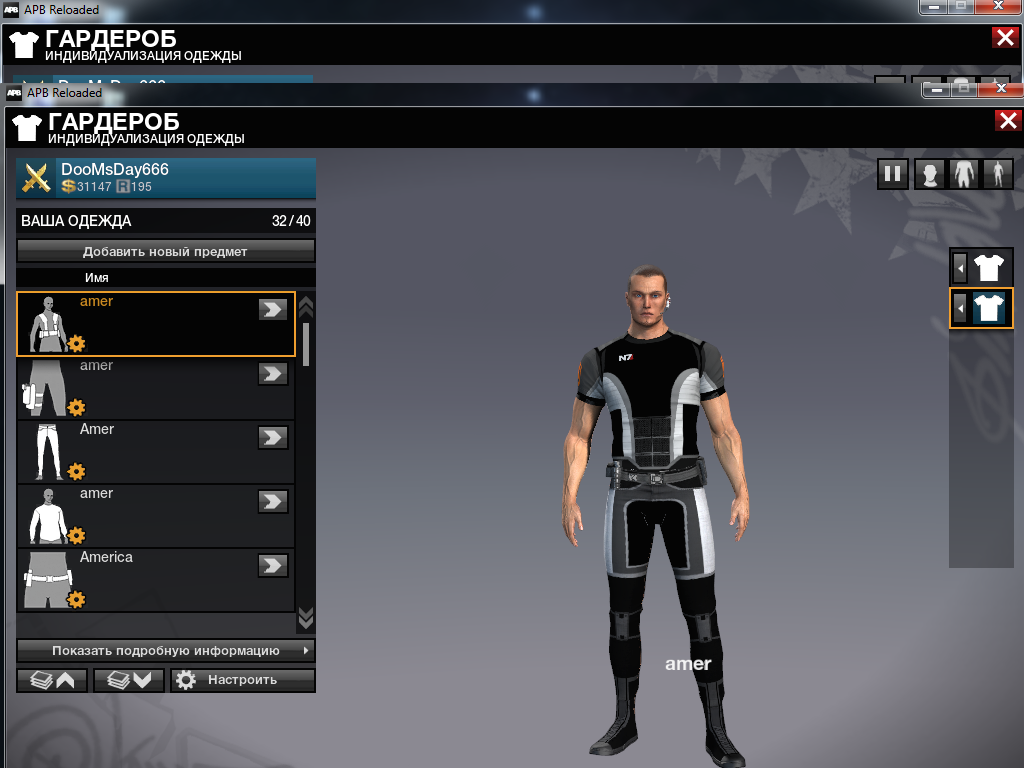
Task: Switch camera to torso view
Action: 964,174
